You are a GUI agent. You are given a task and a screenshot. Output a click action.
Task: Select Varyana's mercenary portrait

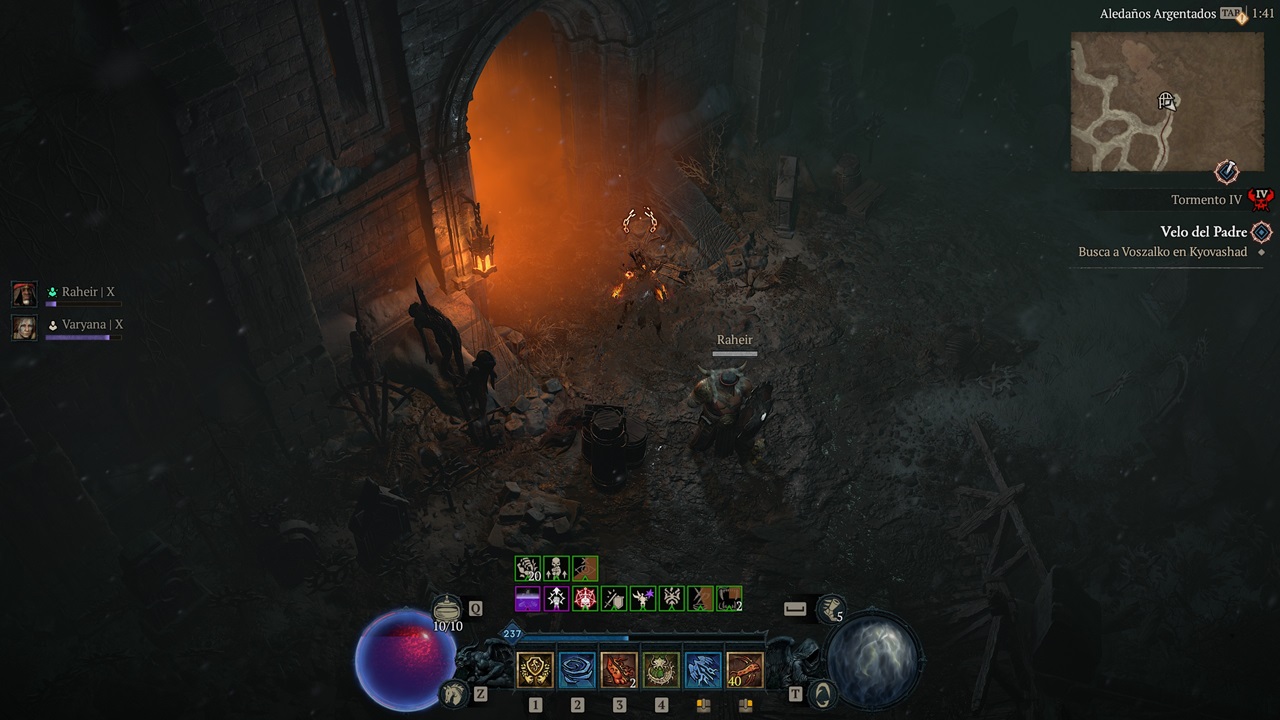[x=24, y=326]
